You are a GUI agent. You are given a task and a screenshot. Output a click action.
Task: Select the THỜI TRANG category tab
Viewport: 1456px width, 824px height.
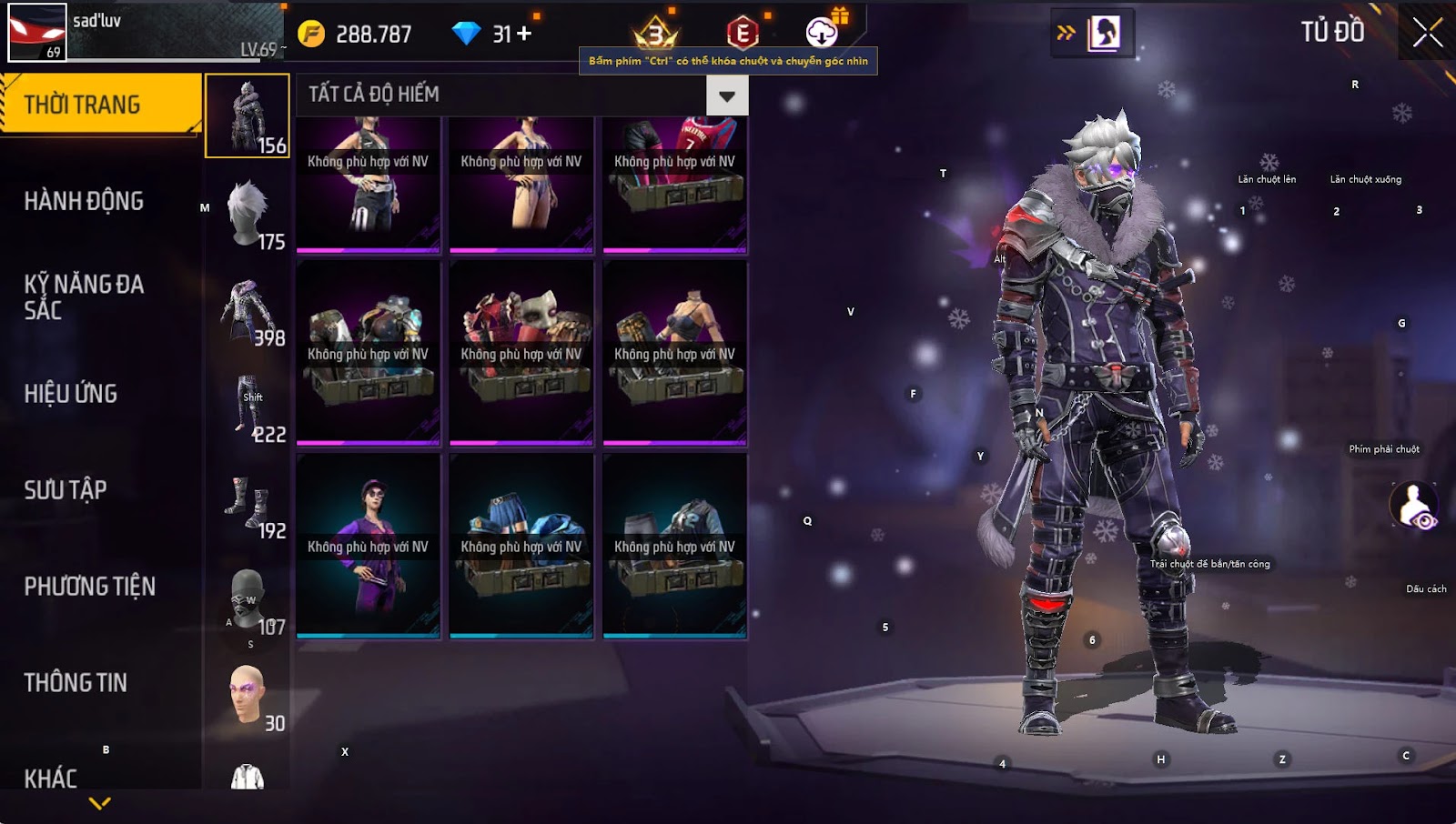(x=100, y=105)
